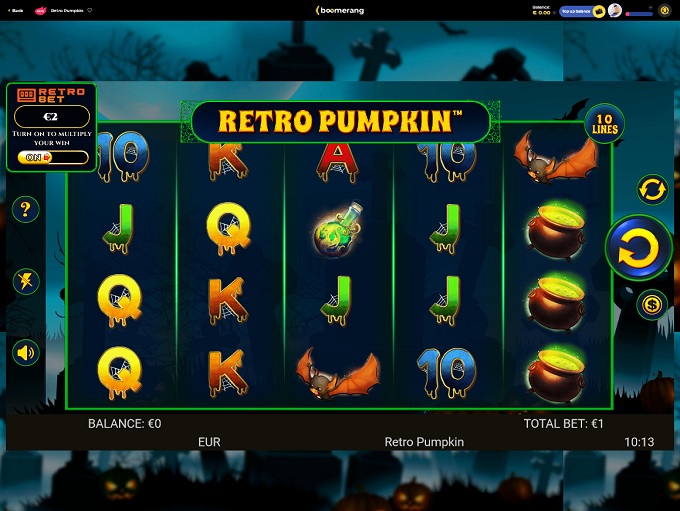Top up balance in the header
Viewport: 680px width, 511px height.
pyautogui.click(x=574, y=11)
